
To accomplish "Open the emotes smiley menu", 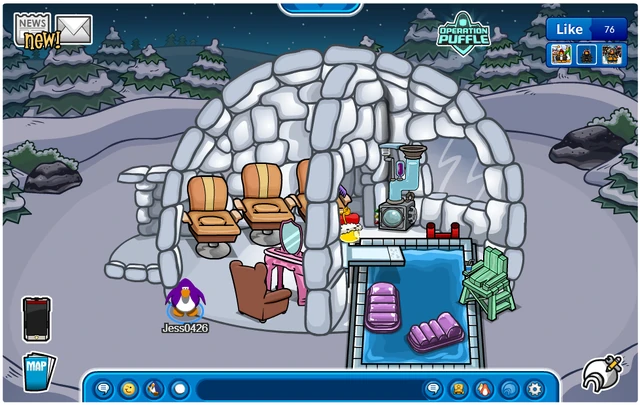I will [129, 388].
